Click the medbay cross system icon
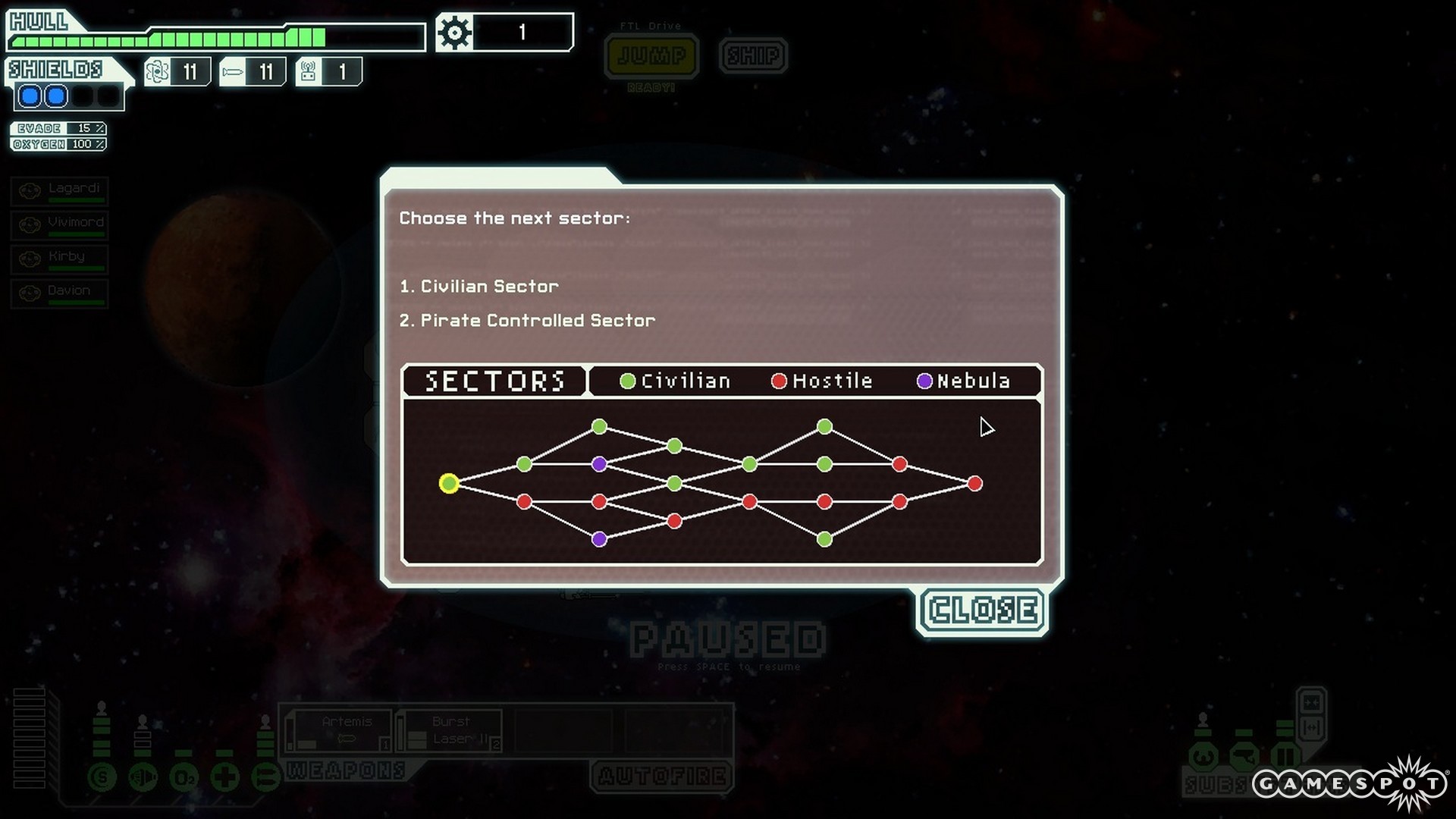Viewport: 1456px width, 819px height. tap(225, 777)
